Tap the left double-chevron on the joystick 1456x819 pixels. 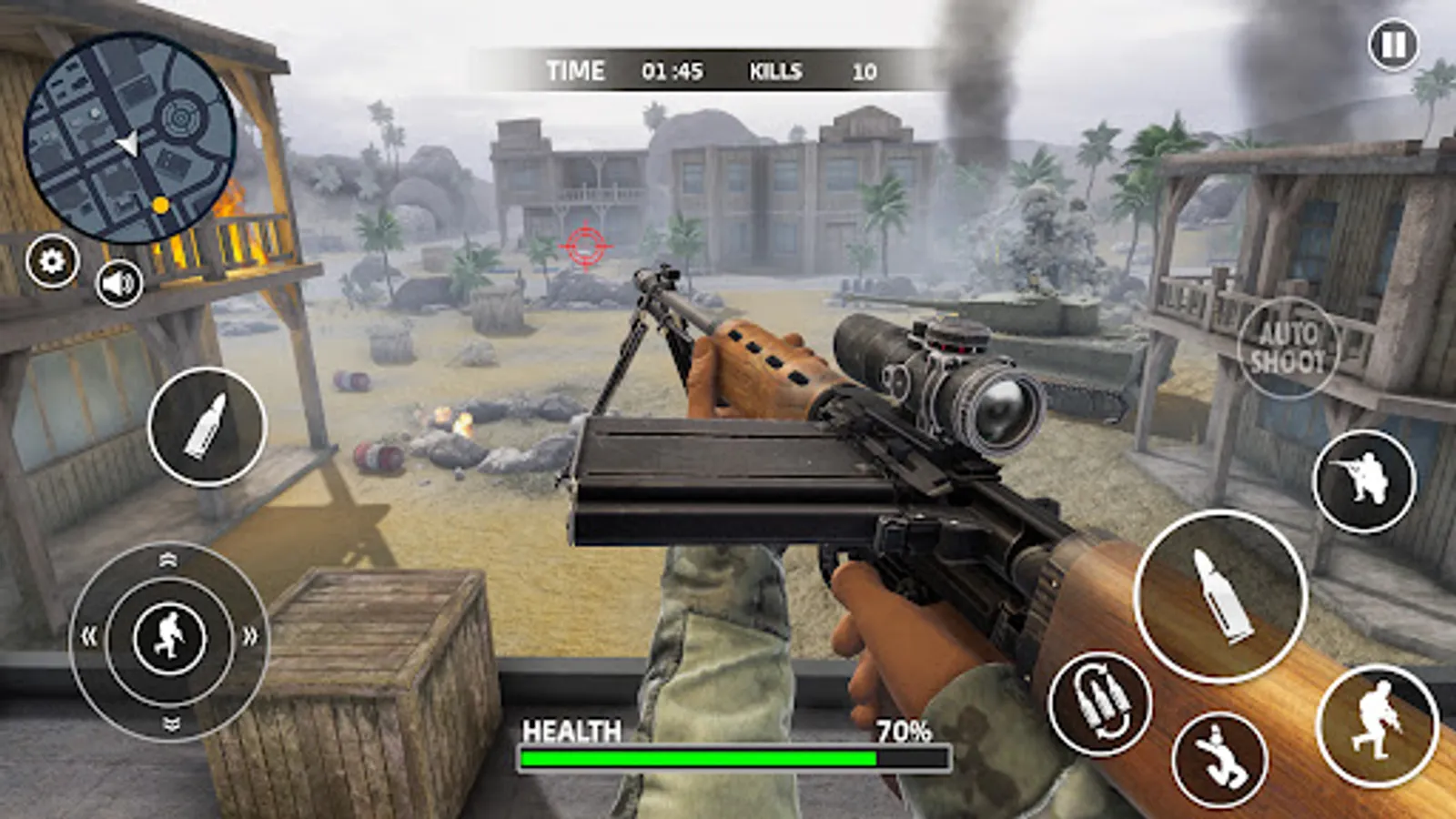click(x=88, y=637)
